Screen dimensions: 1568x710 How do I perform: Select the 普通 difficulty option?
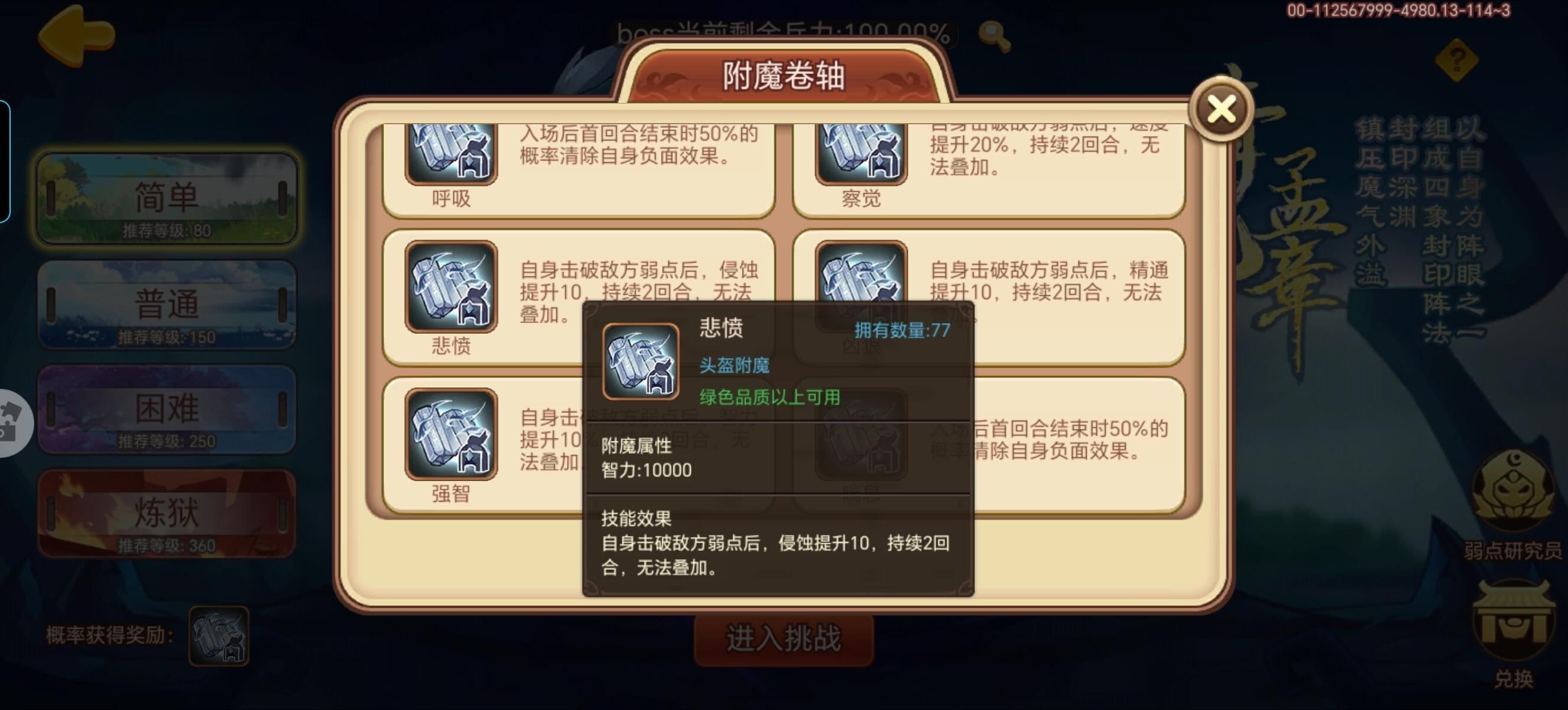point(167,305)
